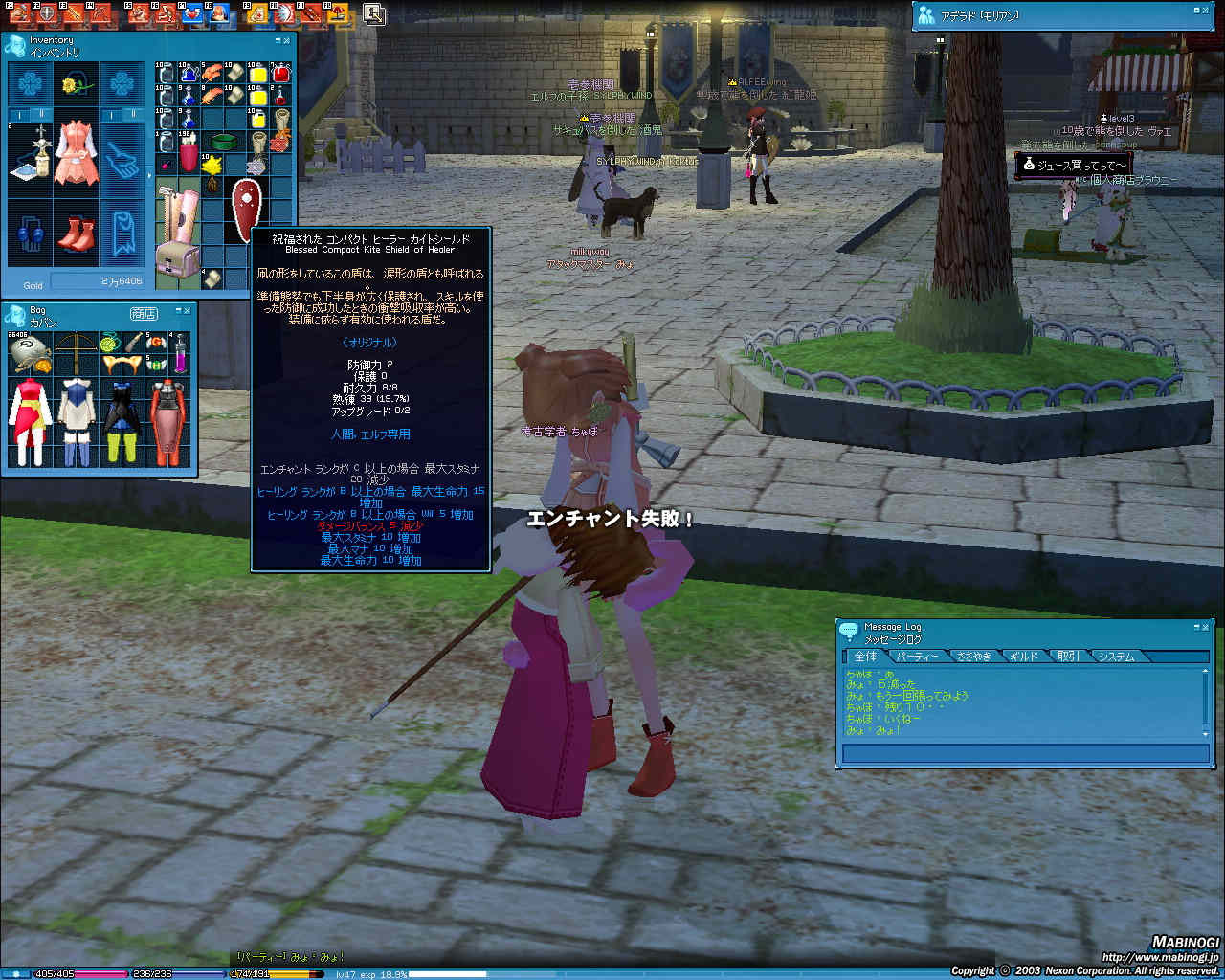Screen dimensions: 1225x980
Task: Click the chat input field
Action: [1024, 754]
